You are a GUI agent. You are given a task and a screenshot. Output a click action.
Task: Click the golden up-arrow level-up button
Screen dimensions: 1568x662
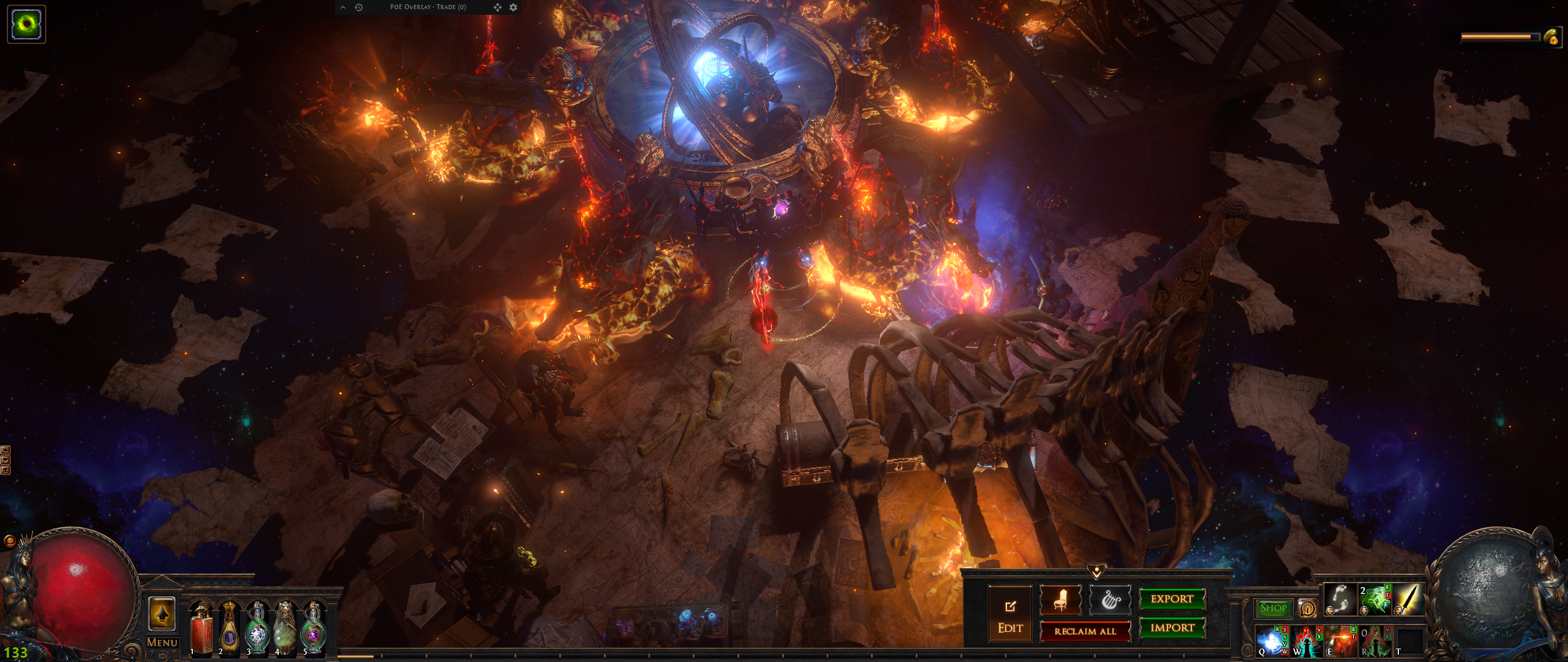(x=162, y=614)
